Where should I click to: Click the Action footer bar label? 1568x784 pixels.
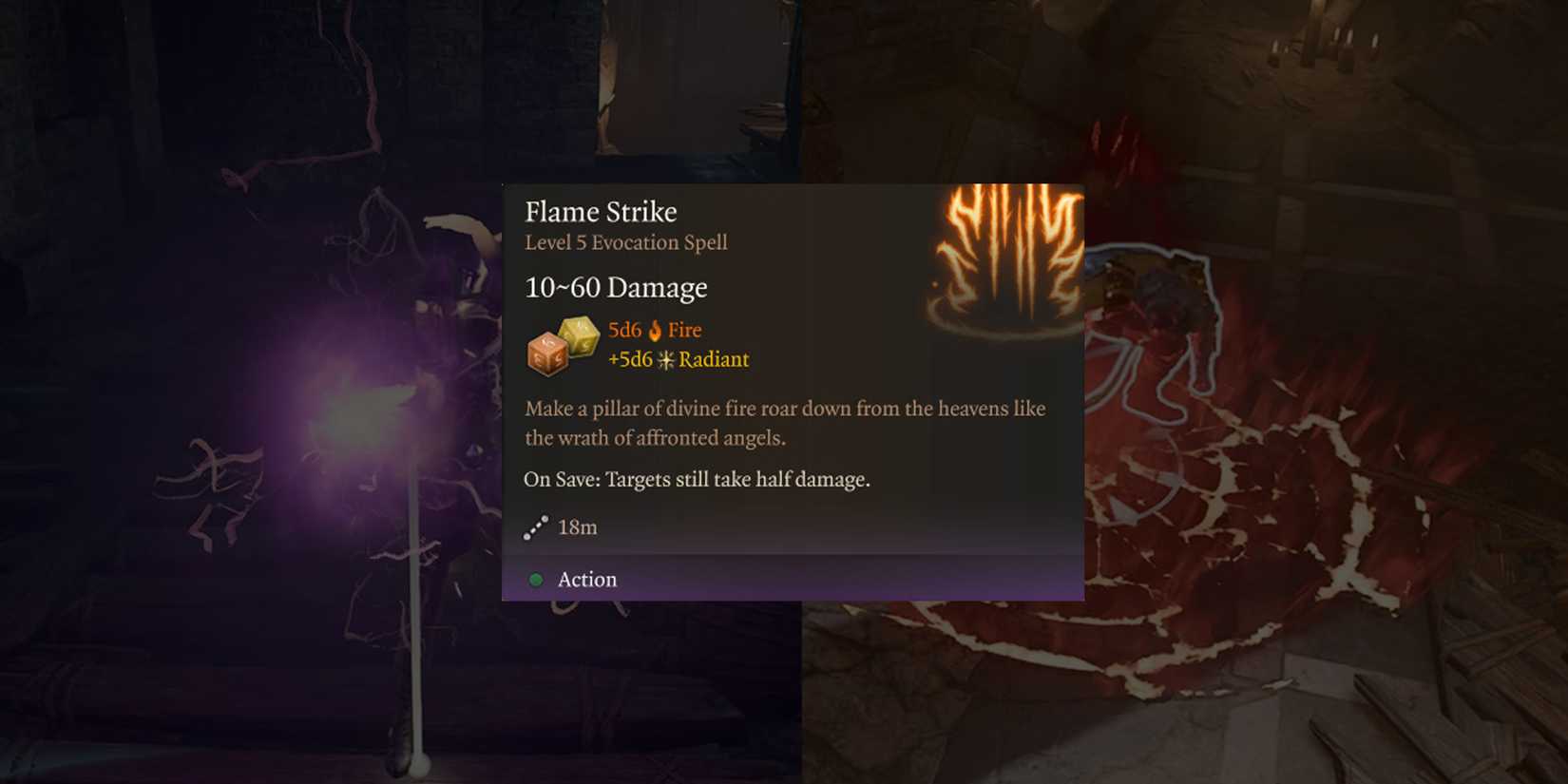(586, 579)
